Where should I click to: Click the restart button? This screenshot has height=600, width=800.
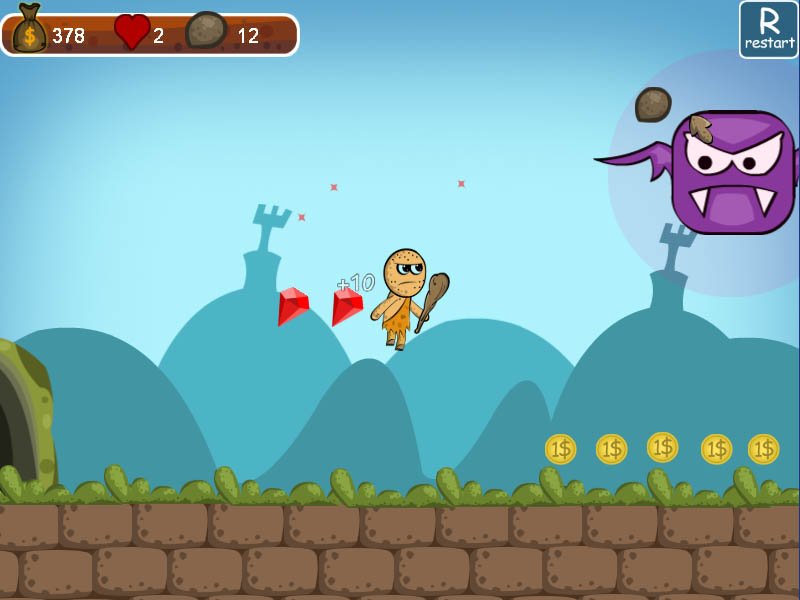tap(768, 29)
